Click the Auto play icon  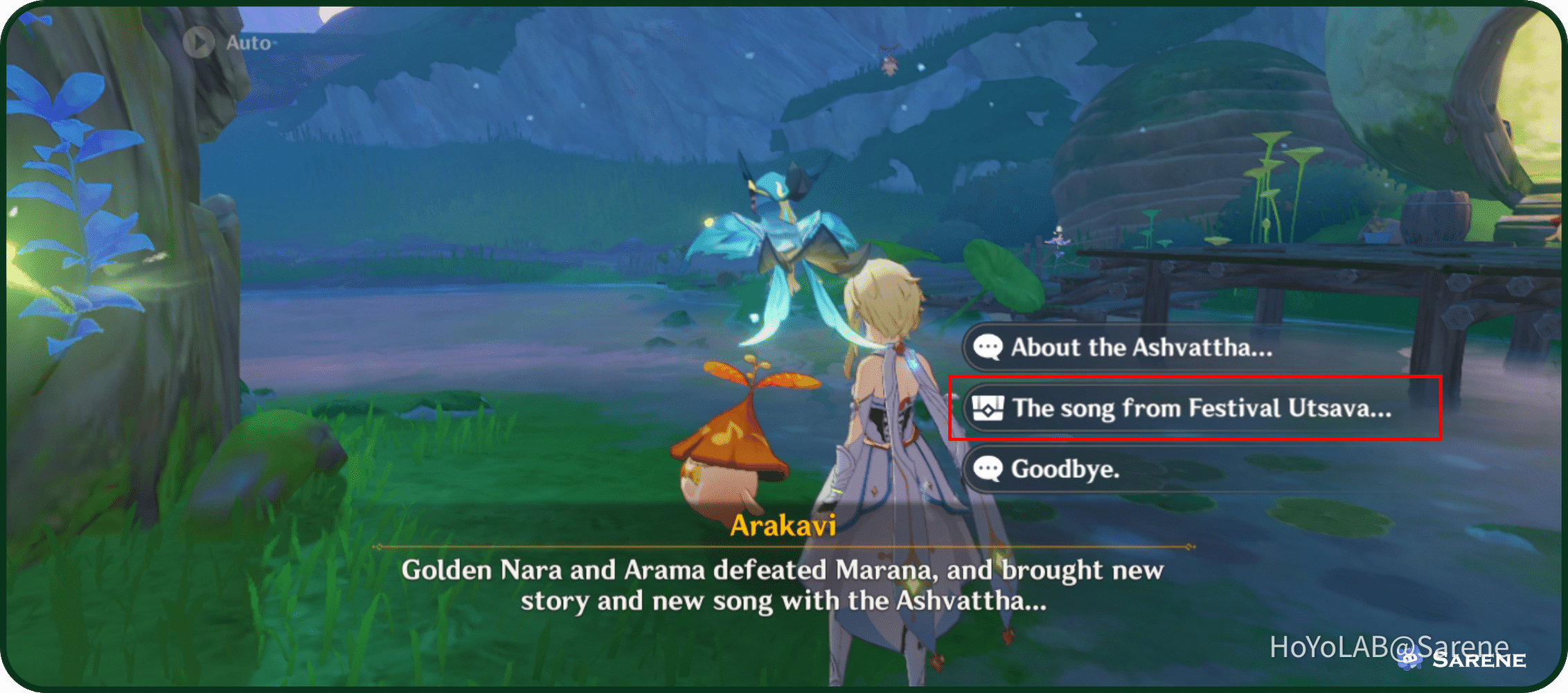200,43
